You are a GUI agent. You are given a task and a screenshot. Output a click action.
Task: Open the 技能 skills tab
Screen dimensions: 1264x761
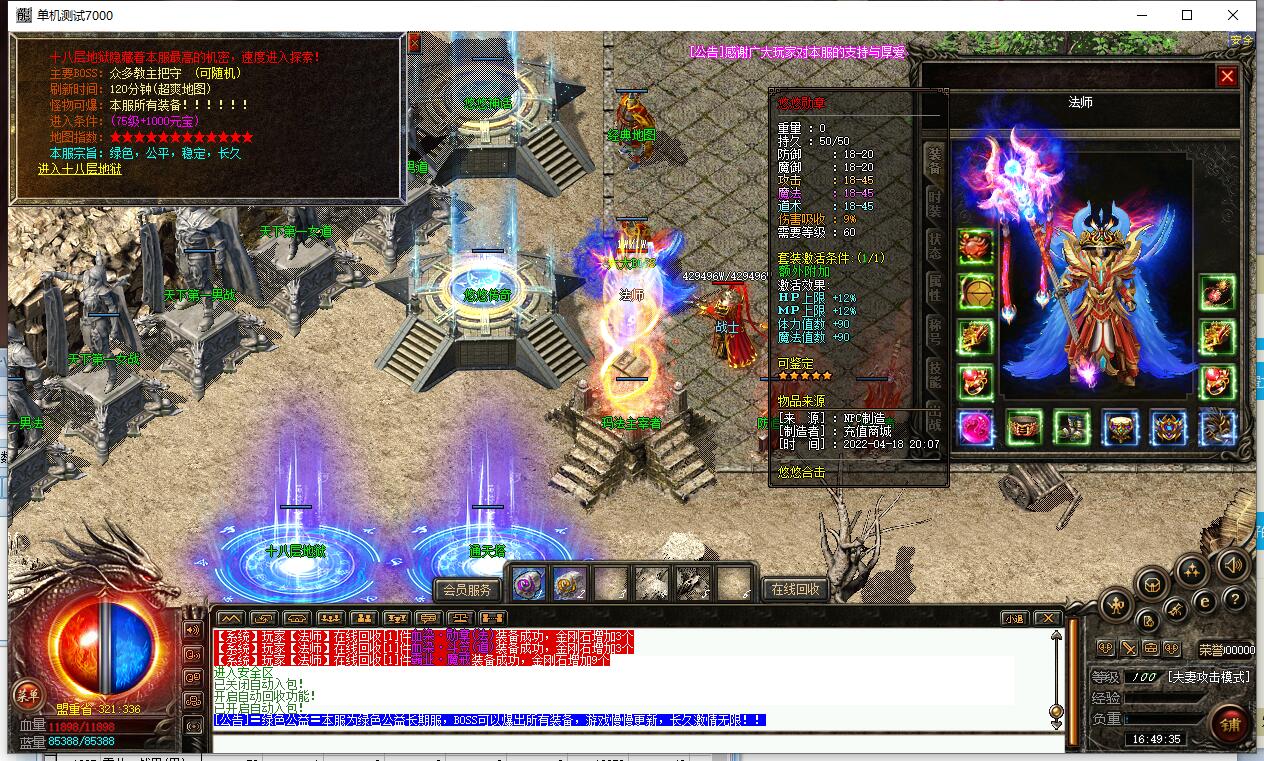(935, 374)
